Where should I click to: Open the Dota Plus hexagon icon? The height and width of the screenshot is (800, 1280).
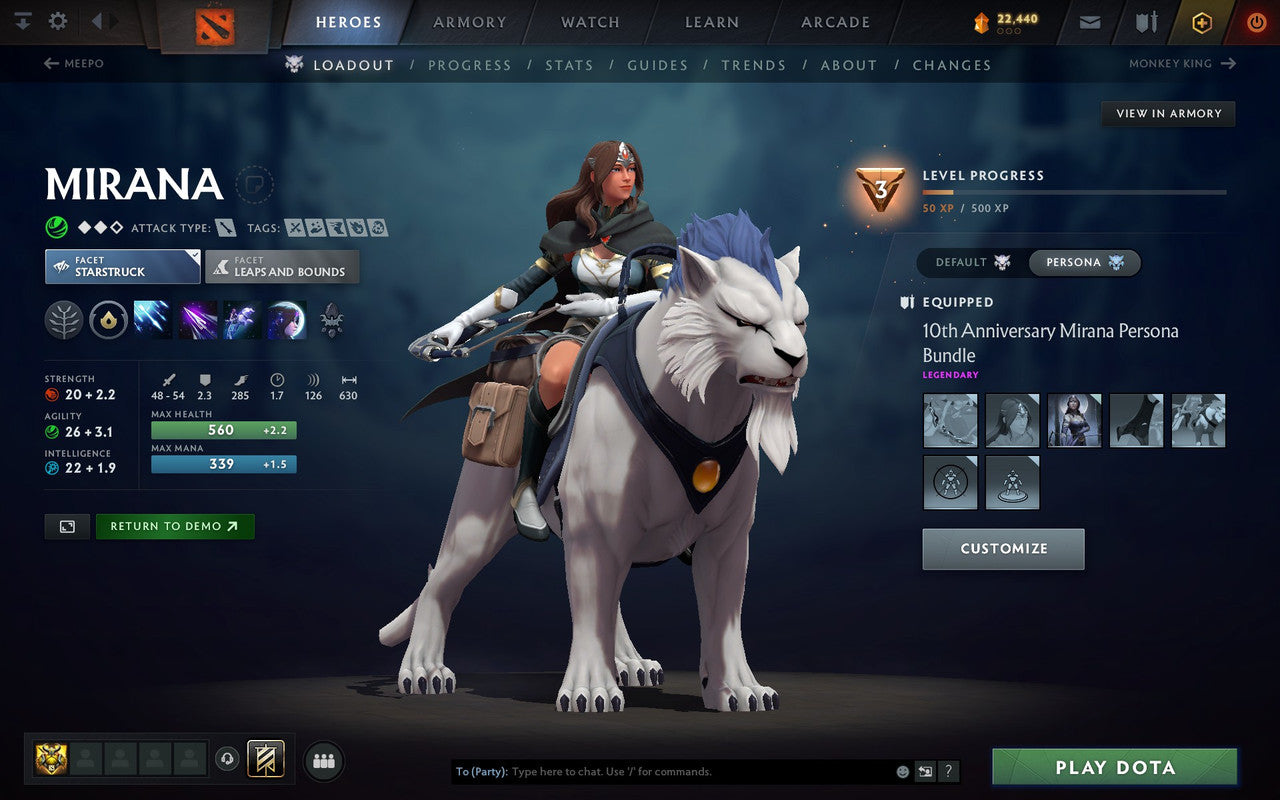[1202, 22]
